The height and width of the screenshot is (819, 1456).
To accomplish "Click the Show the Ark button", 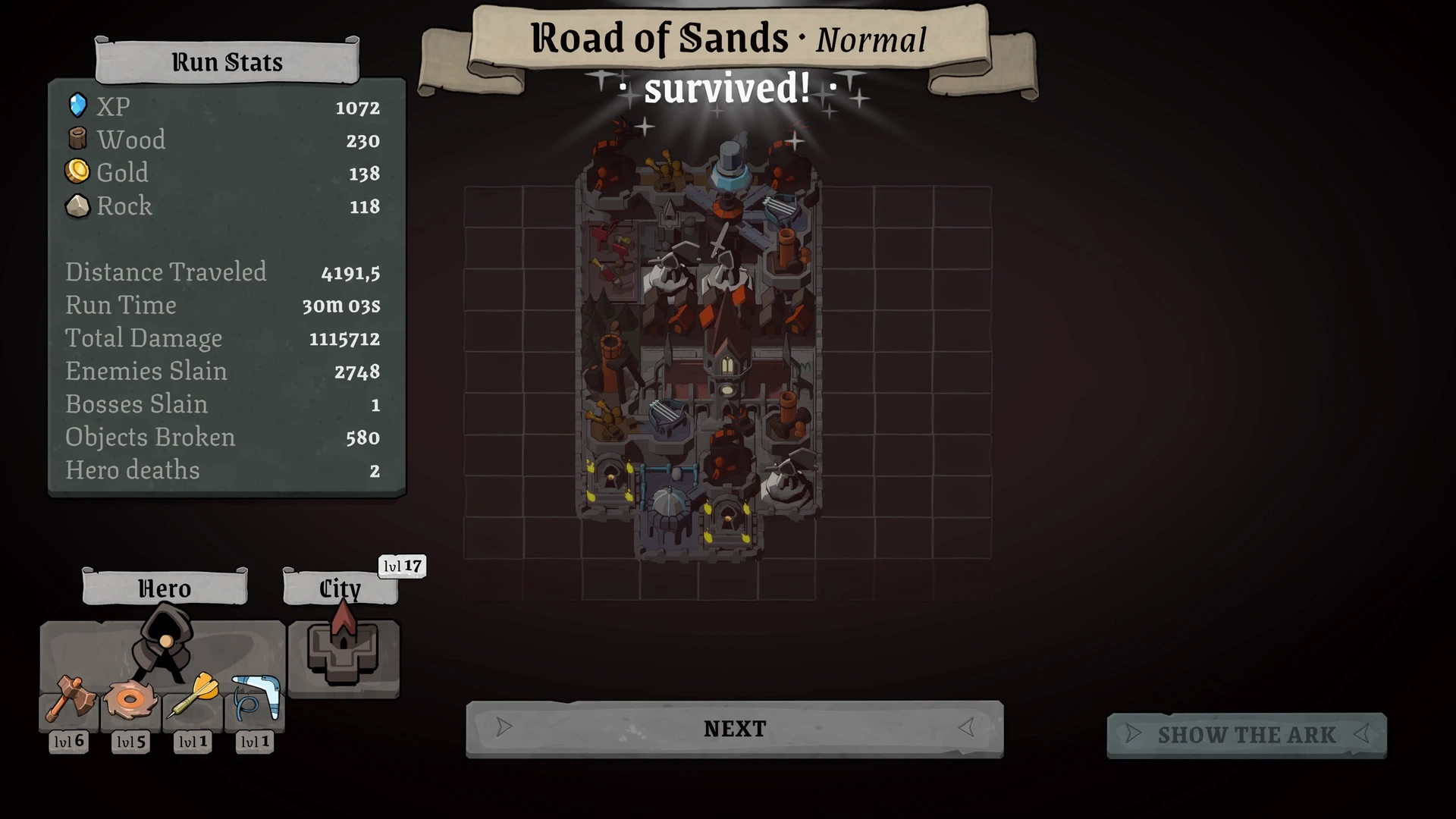I will coord(1246,735).
